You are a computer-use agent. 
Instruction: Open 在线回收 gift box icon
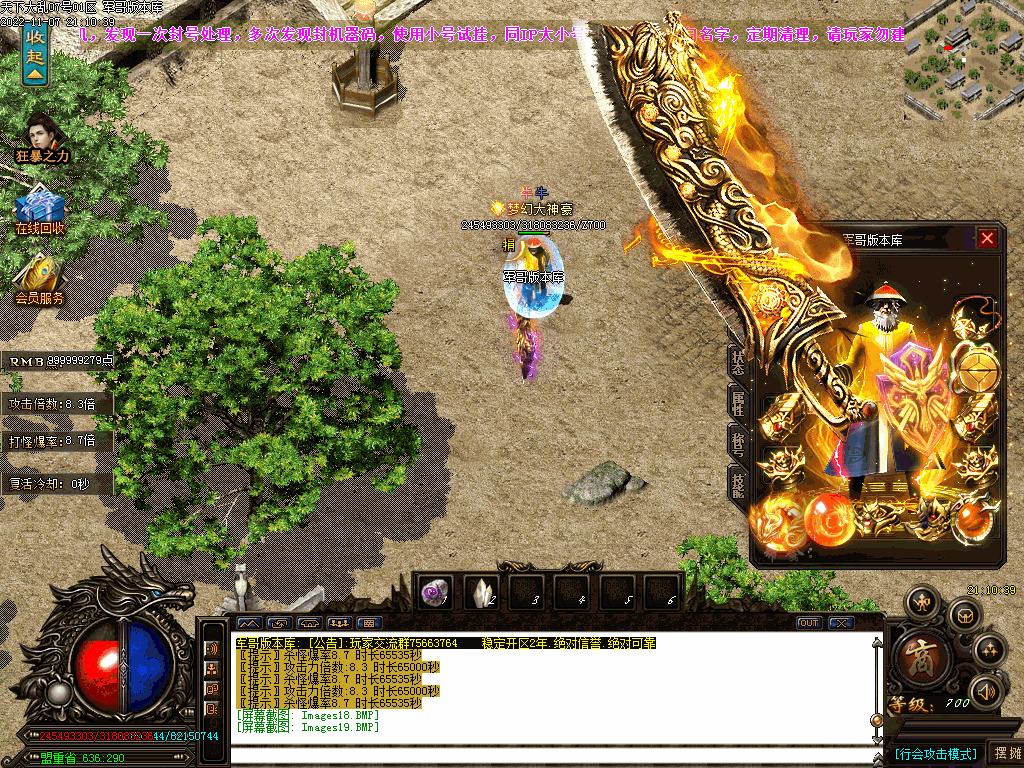click(x=40, y=208)
